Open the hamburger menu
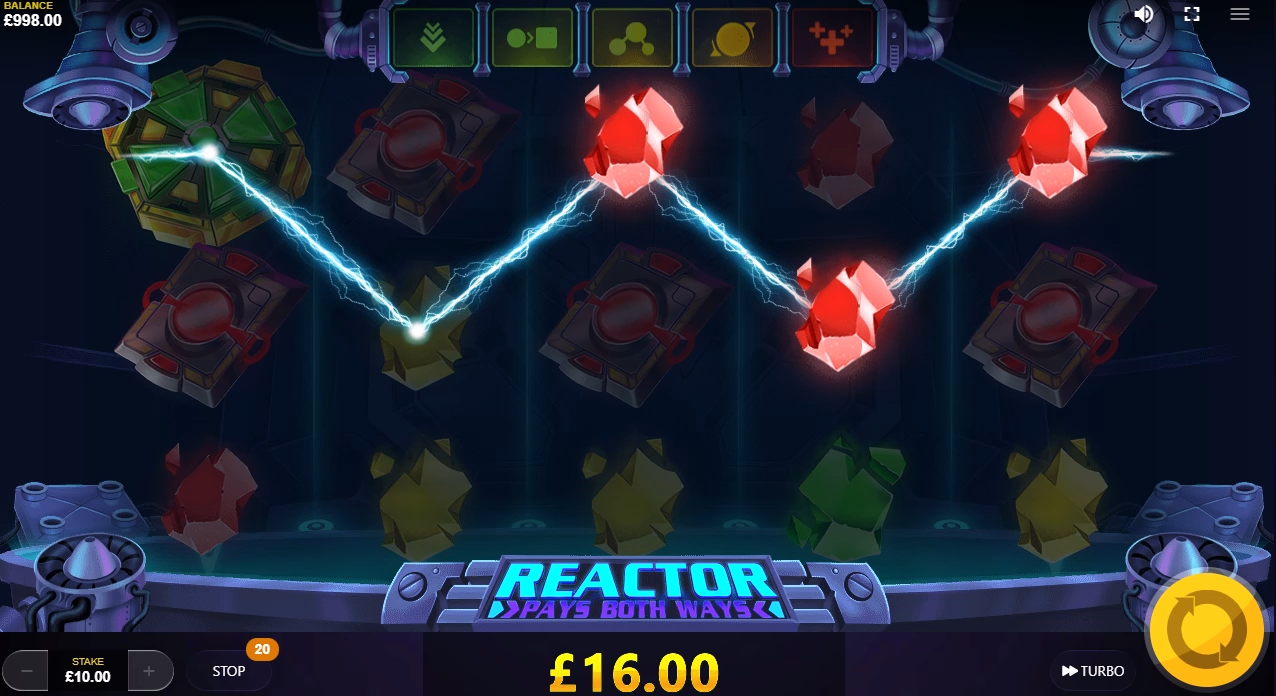 tap(1240, 14)
